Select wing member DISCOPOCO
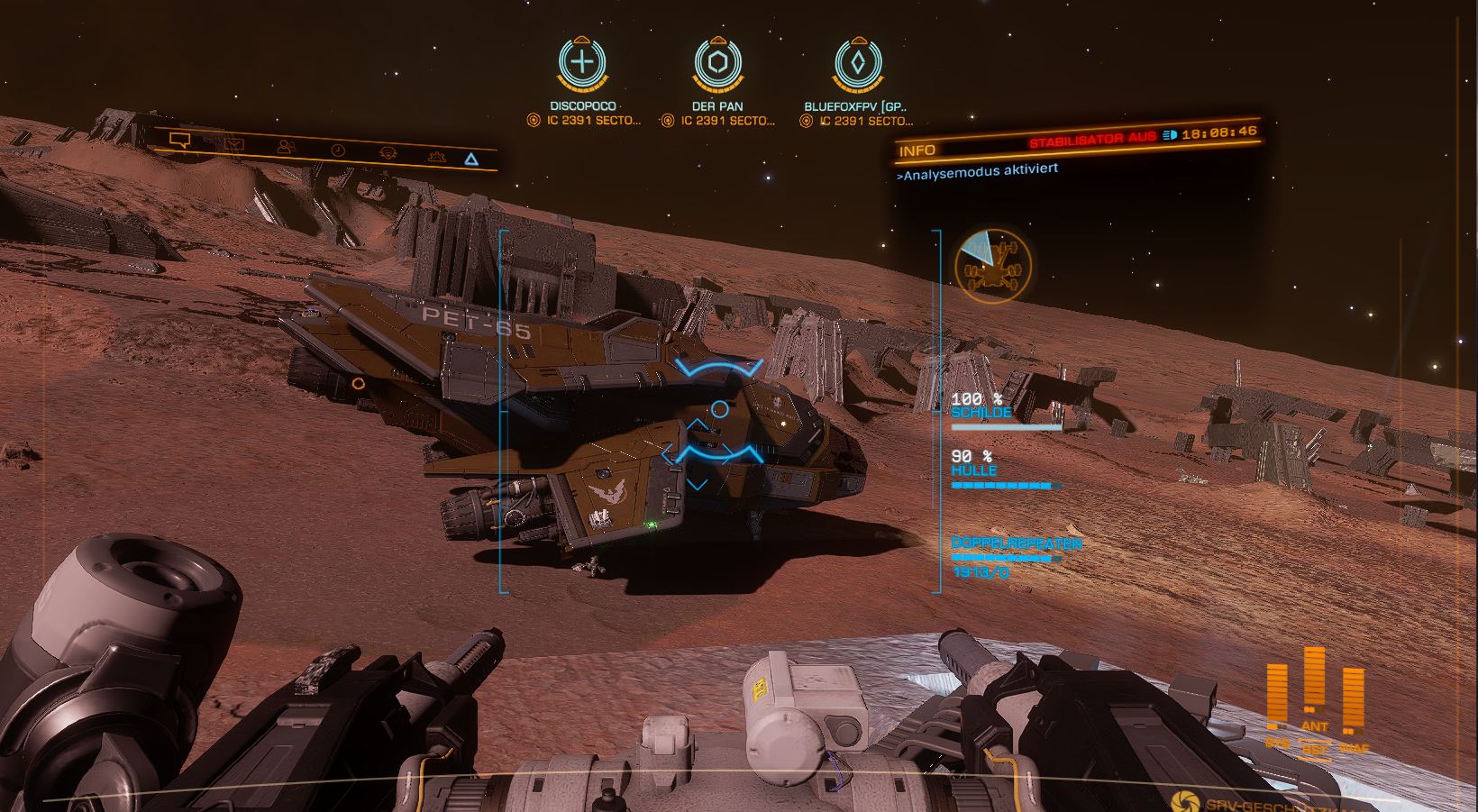Image resolution: width=1478 pixels, height=812 pixels. tap(583, 63)
